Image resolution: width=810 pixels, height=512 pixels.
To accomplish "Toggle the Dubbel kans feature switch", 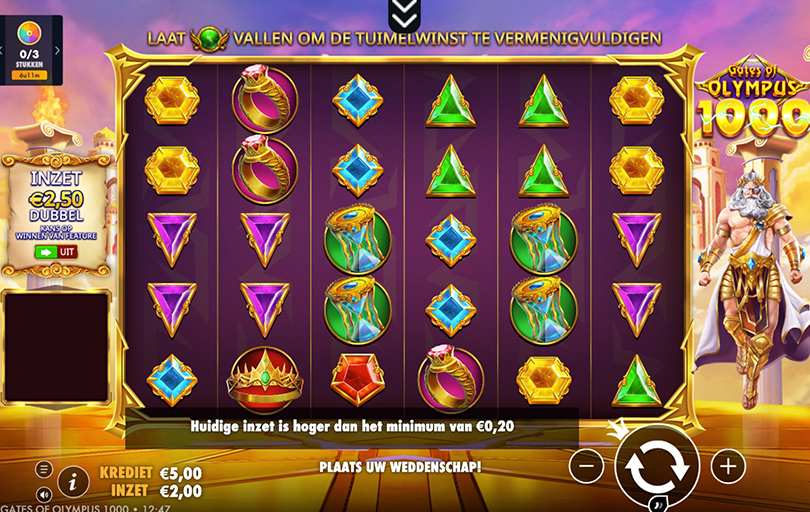I will 55,252.
